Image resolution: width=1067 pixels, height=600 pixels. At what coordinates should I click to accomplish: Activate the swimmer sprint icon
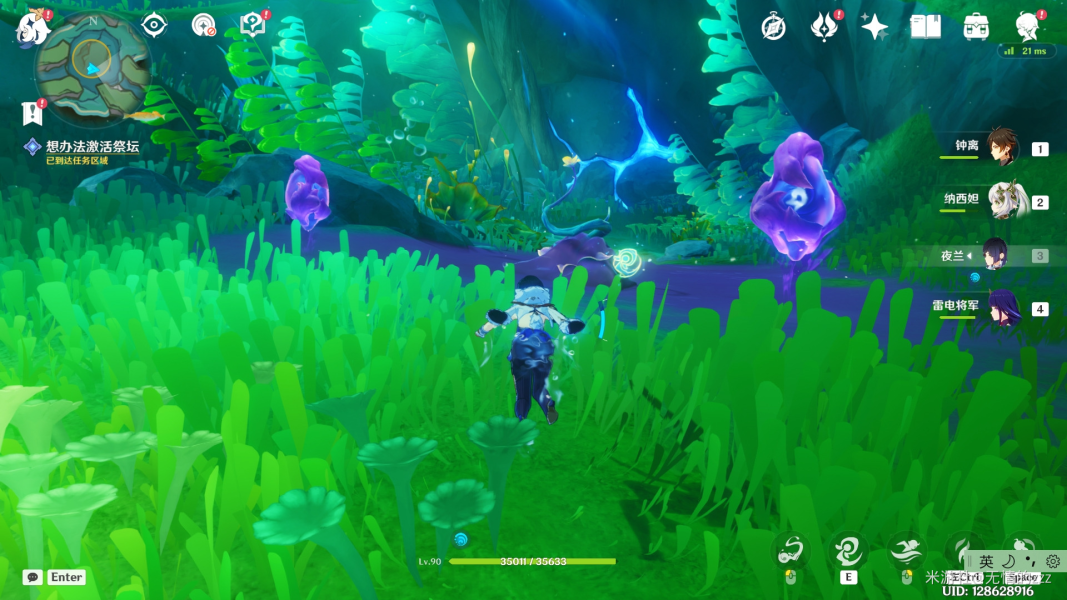pos(907,551)
